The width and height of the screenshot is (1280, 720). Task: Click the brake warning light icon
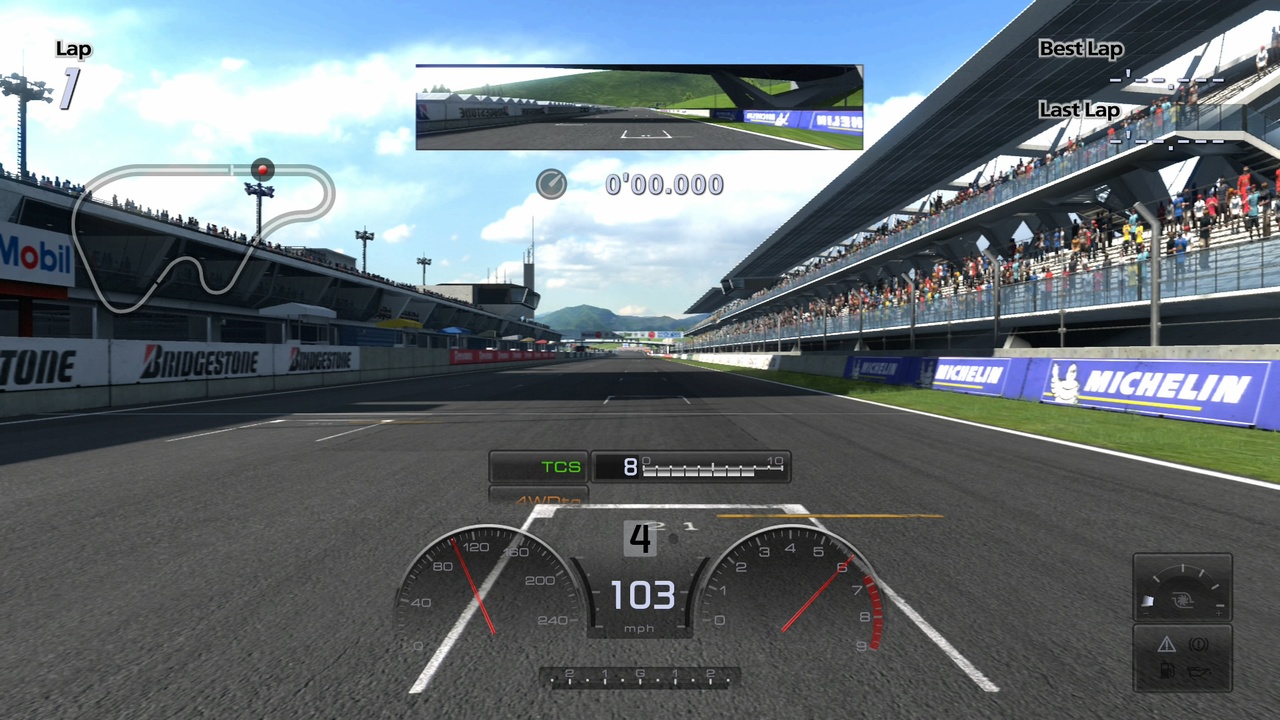(x=1198, y=645)
